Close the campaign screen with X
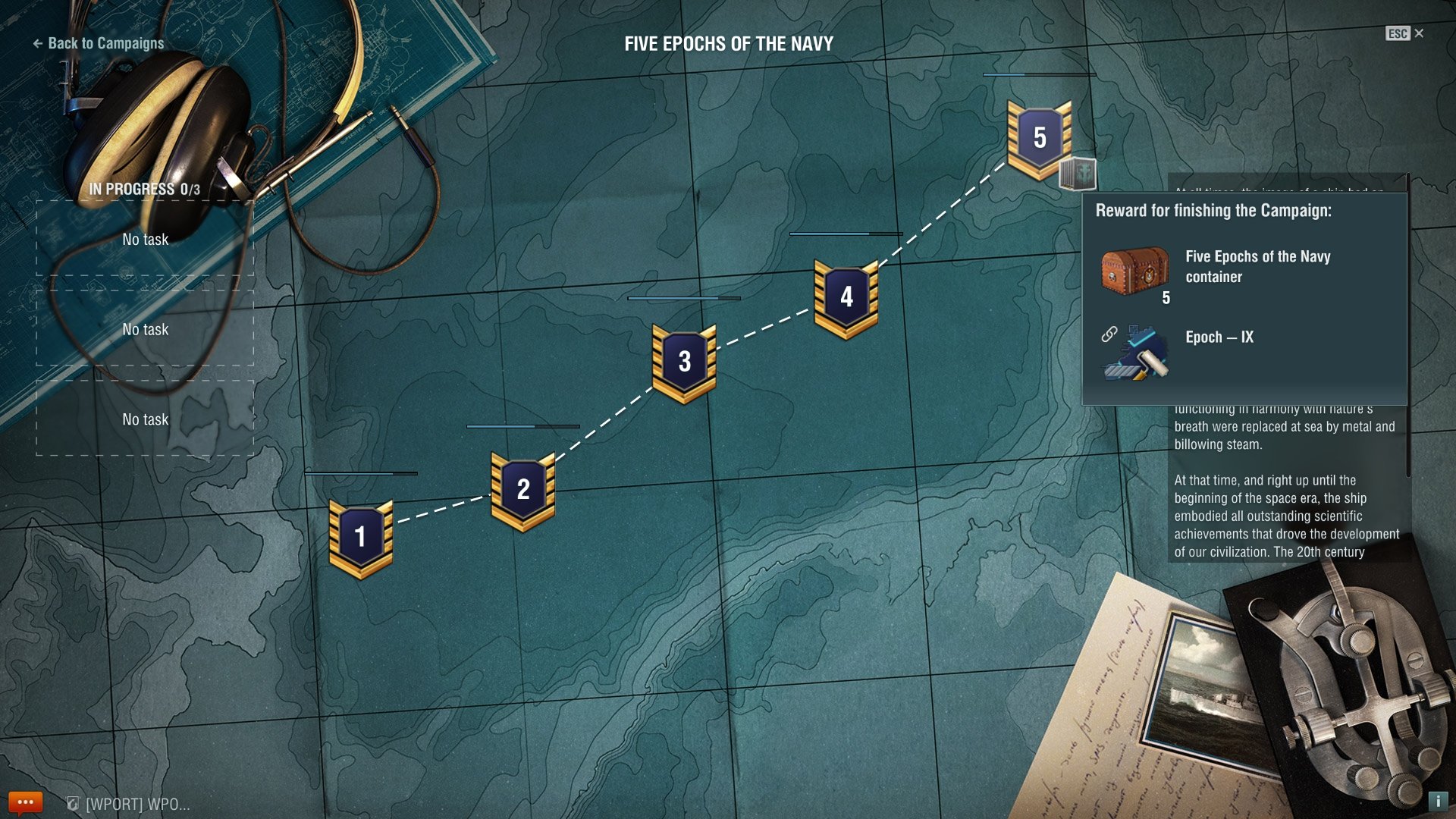This screenshot has height=819, width=1456. coord(1419,33)
